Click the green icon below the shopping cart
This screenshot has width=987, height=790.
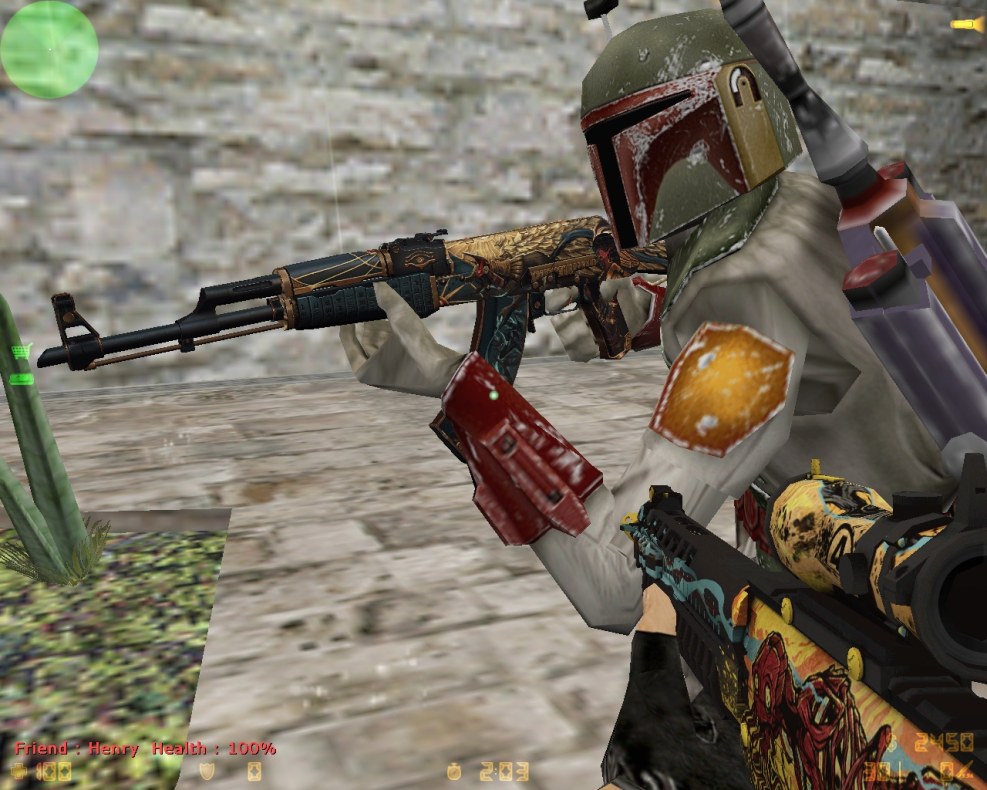point(22,378)
